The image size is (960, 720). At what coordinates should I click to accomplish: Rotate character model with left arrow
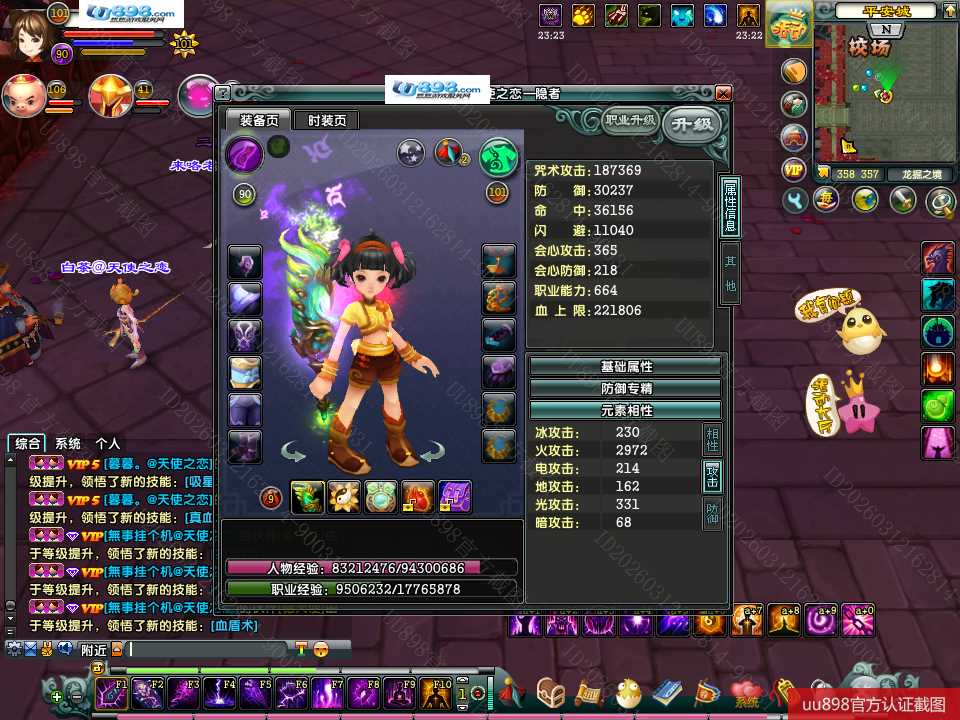[x=293, y=453]
